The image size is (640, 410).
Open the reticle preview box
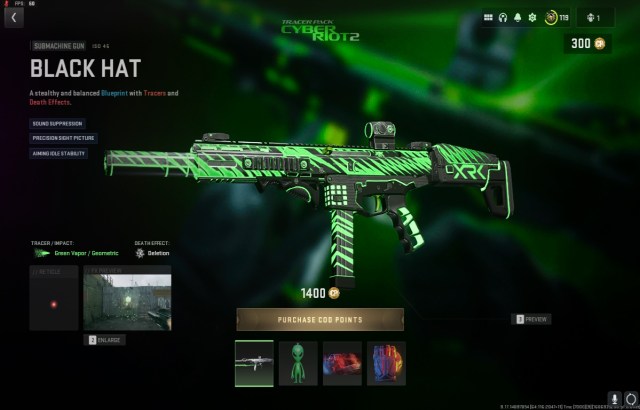pos(54,298)
